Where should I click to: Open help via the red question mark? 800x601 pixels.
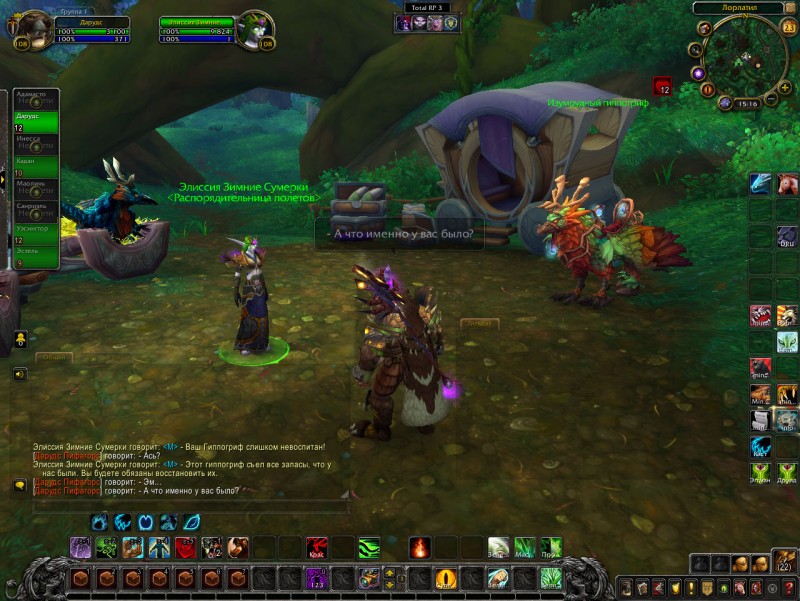pyautogui.click(x=788, y=587)
